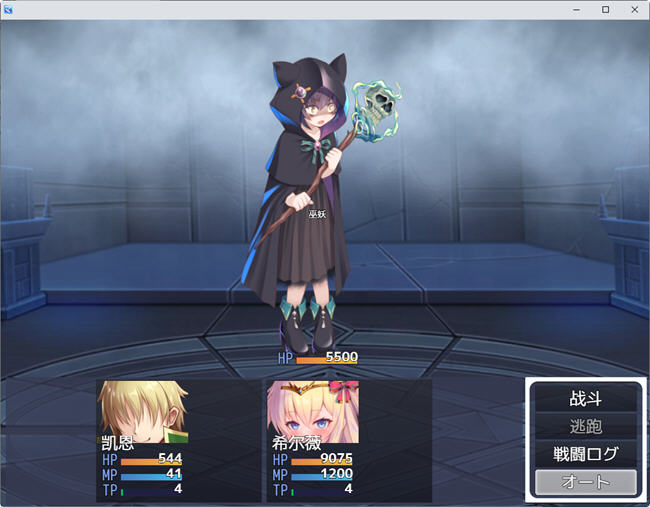Activate the オート auto-battle option
Screen dimensions: 650x507
tap(585, 482)
